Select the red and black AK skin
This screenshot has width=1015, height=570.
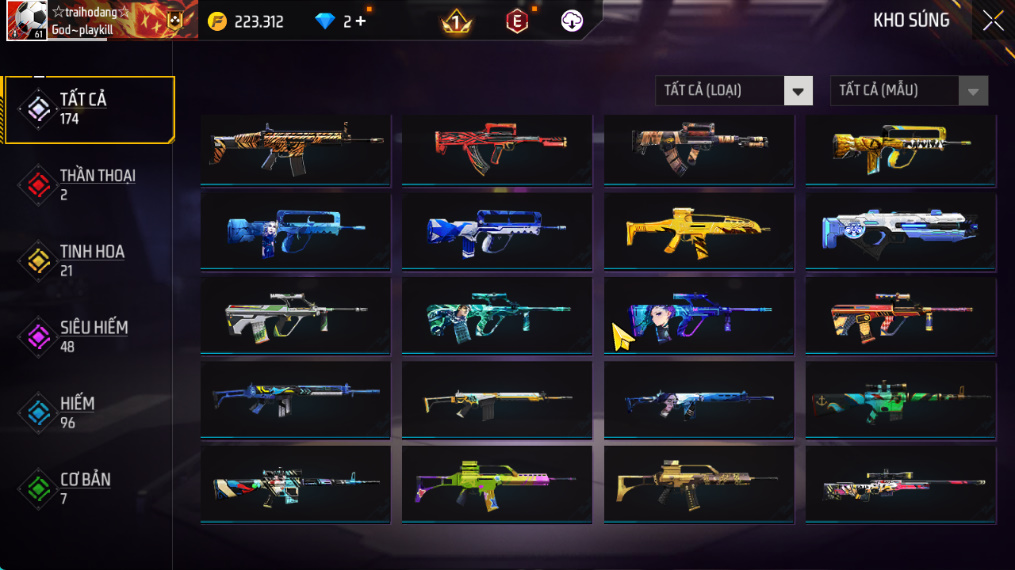[496, 148]
